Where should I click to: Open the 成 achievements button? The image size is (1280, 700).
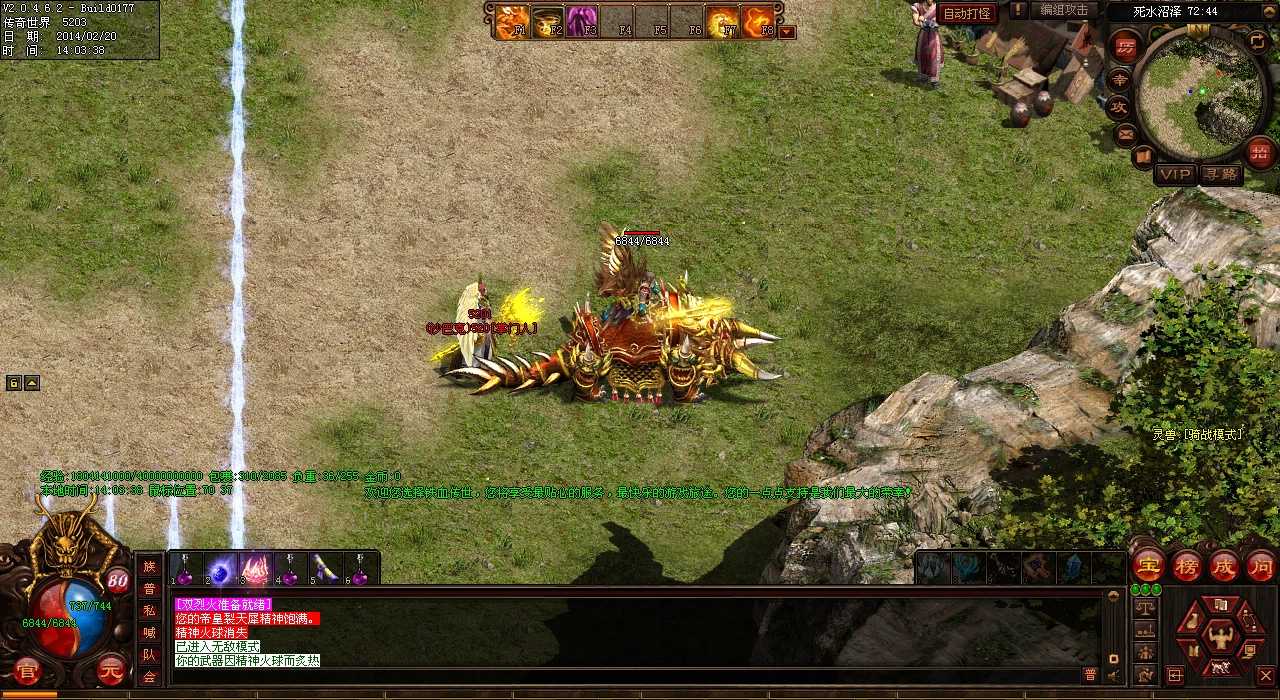[x=1224, y=566]
